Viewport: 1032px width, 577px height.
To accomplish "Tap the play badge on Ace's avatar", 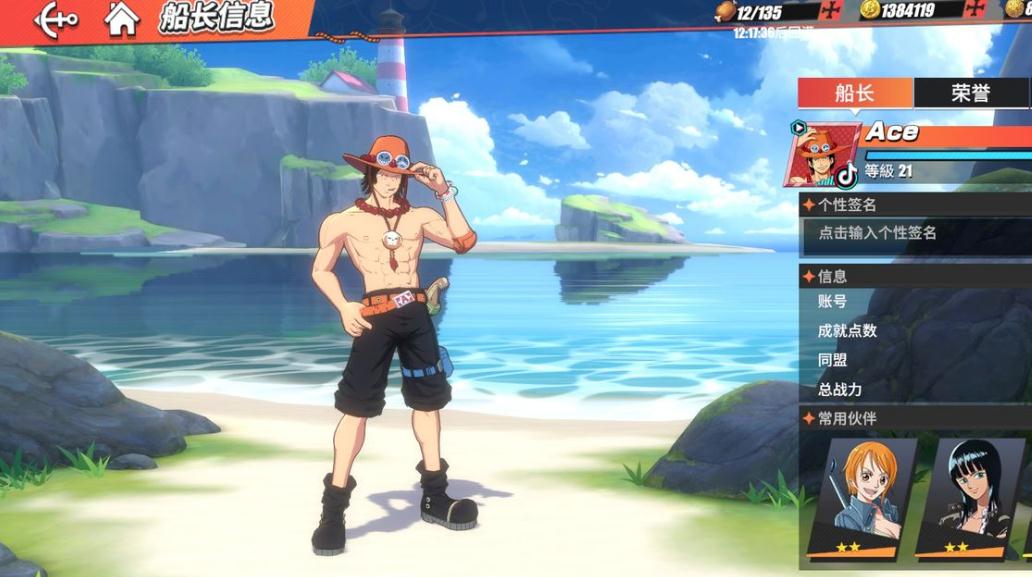I will 798,128.
